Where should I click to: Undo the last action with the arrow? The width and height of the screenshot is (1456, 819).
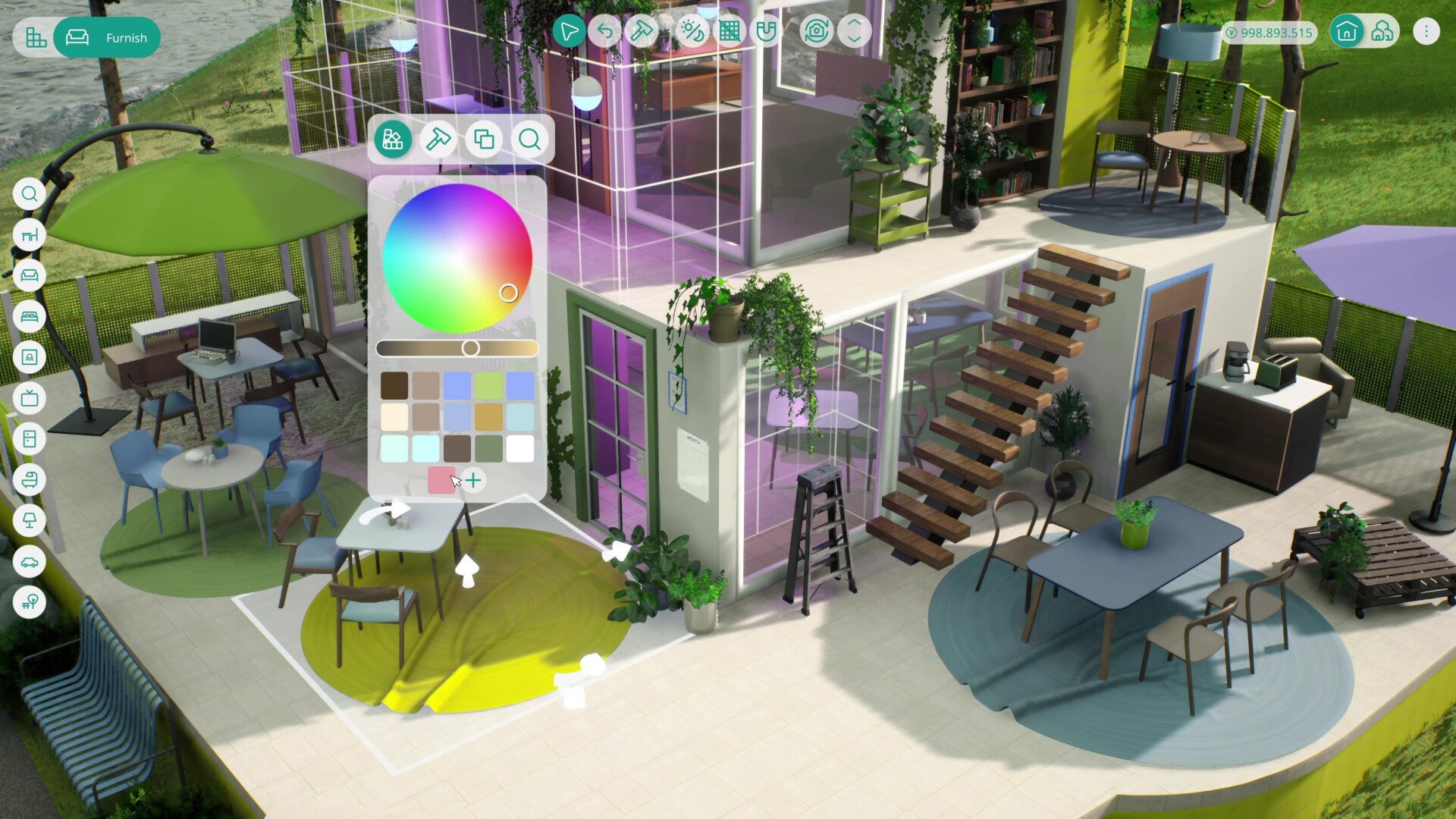coord(605,32)
